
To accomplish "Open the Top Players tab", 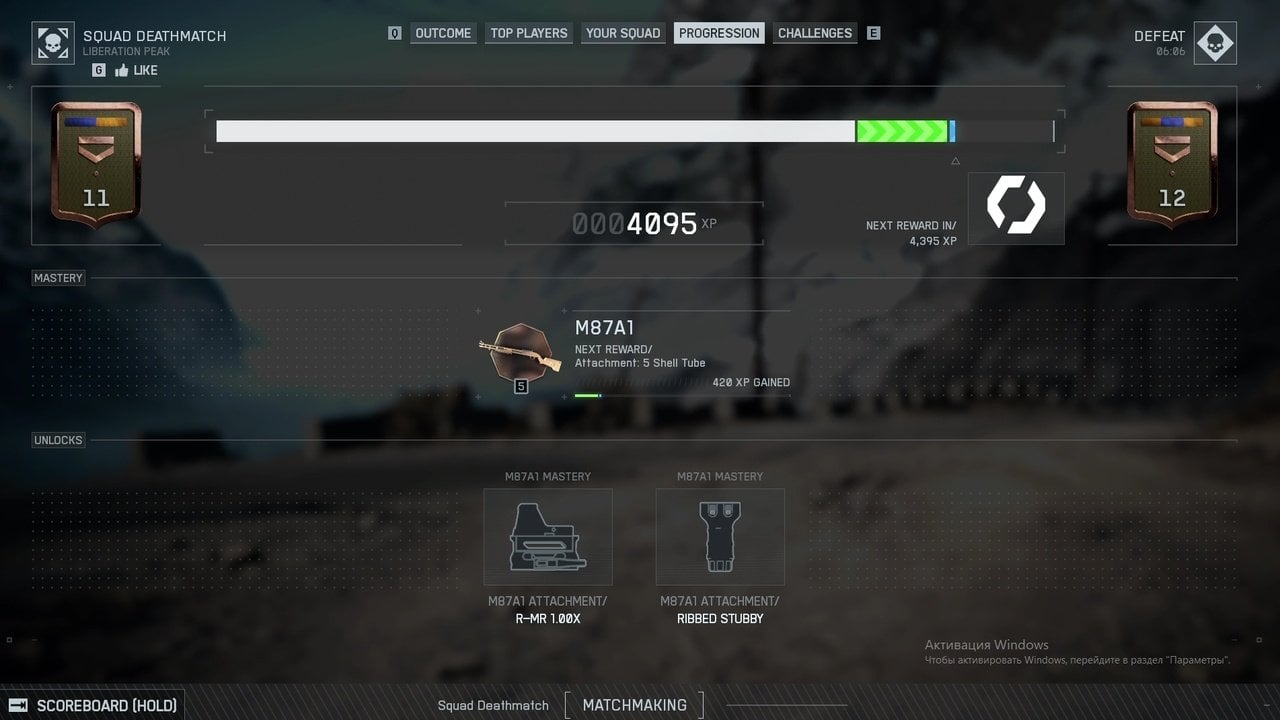I will tap(529, 33).
